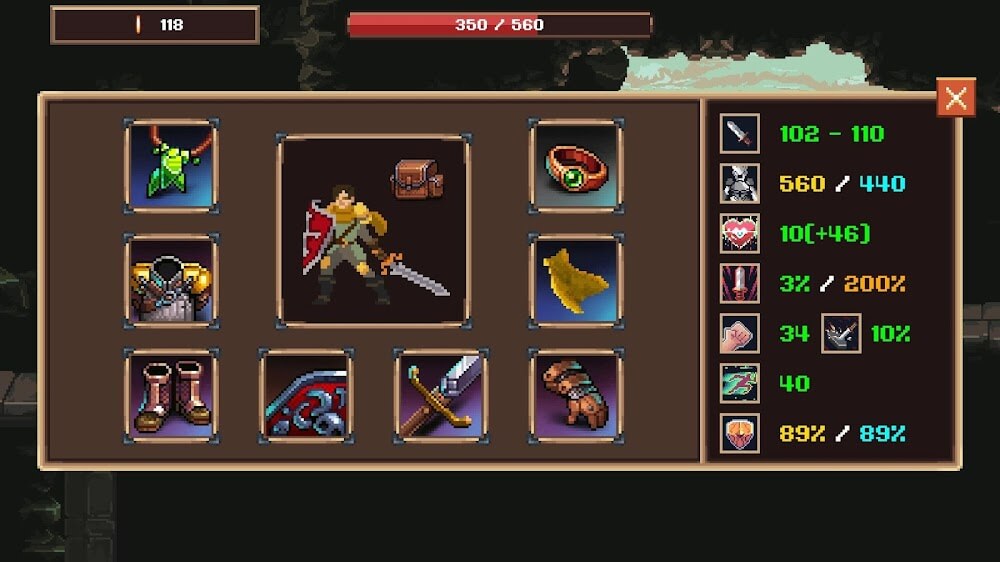Click the sword attack damage icon
1000x562 pixels.
740,133
